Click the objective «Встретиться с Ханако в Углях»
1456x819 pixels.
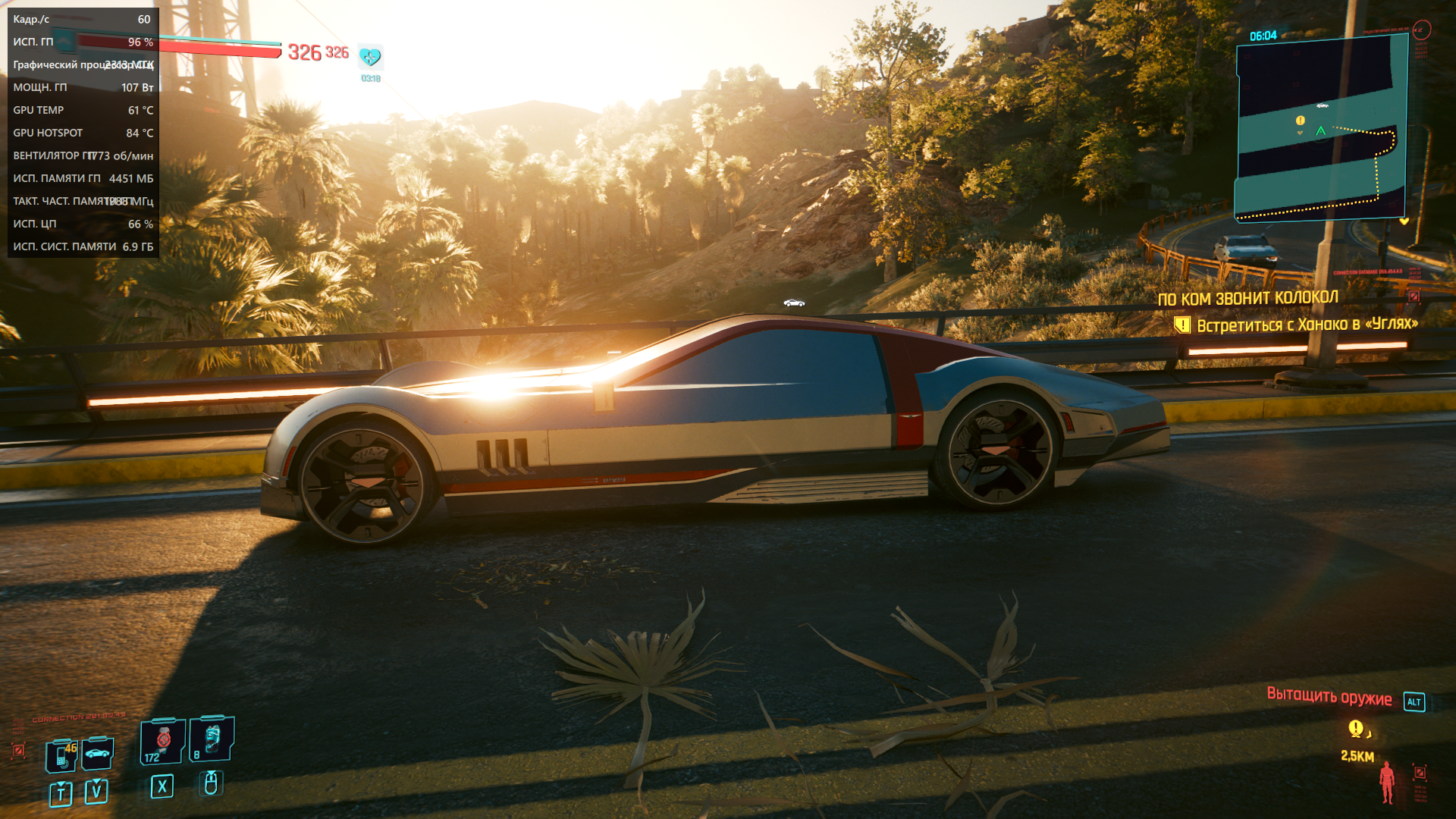pyautogui.click(x=1307, y=325)
